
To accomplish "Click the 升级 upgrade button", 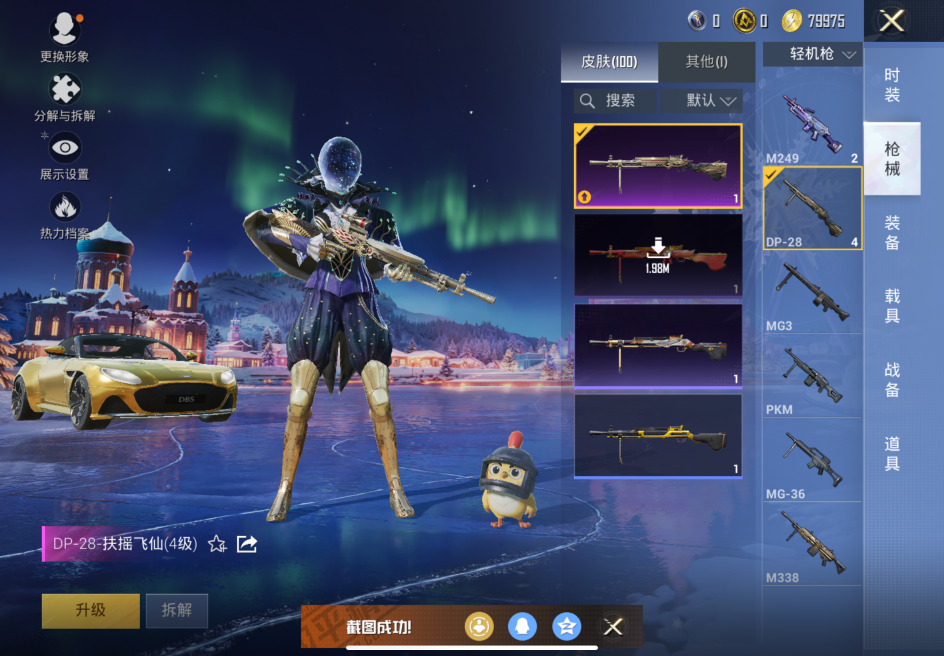I will point(90,610).
